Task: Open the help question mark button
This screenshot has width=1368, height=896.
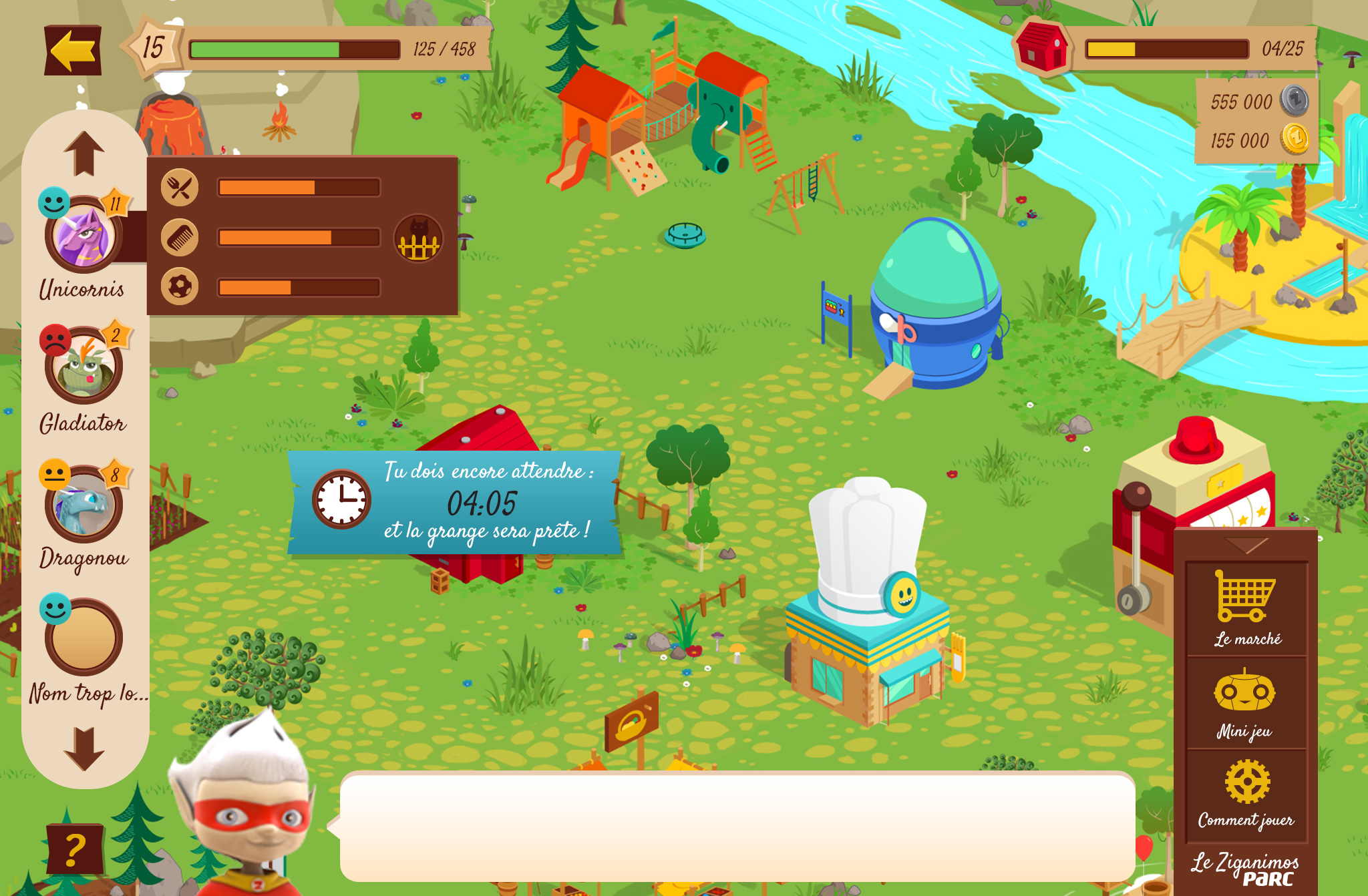Action: click(x=75, y=849)
